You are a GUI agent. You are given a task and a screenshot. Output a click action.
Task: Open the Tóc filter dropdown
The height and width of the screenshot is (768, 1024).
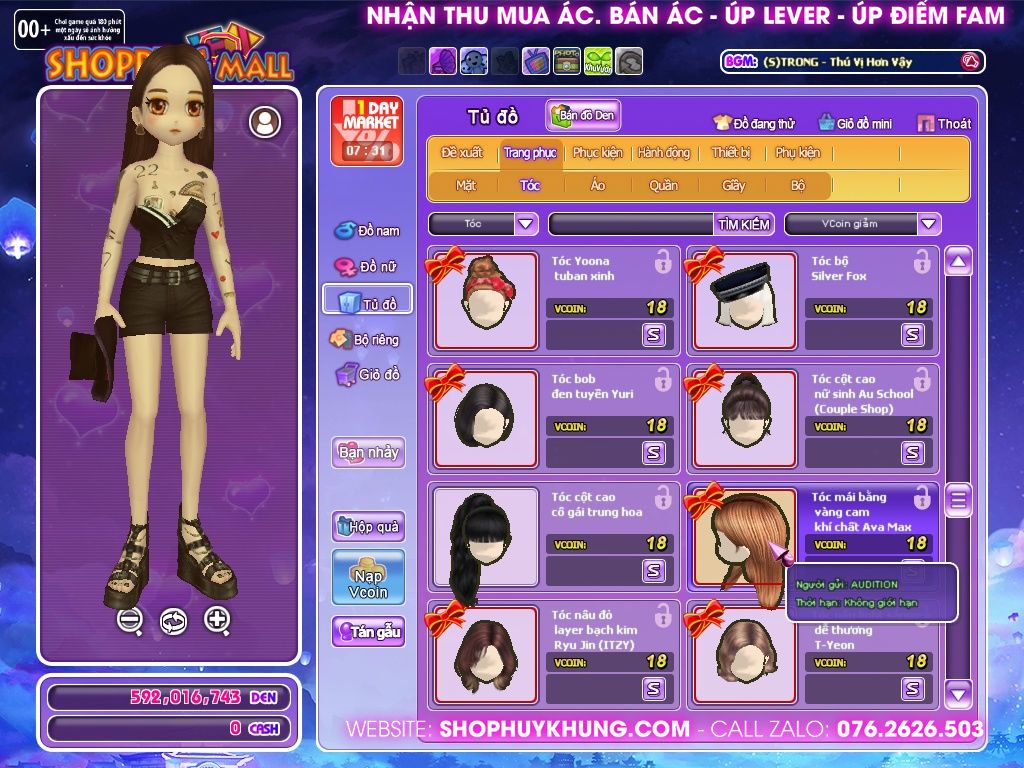pos(526,224)
